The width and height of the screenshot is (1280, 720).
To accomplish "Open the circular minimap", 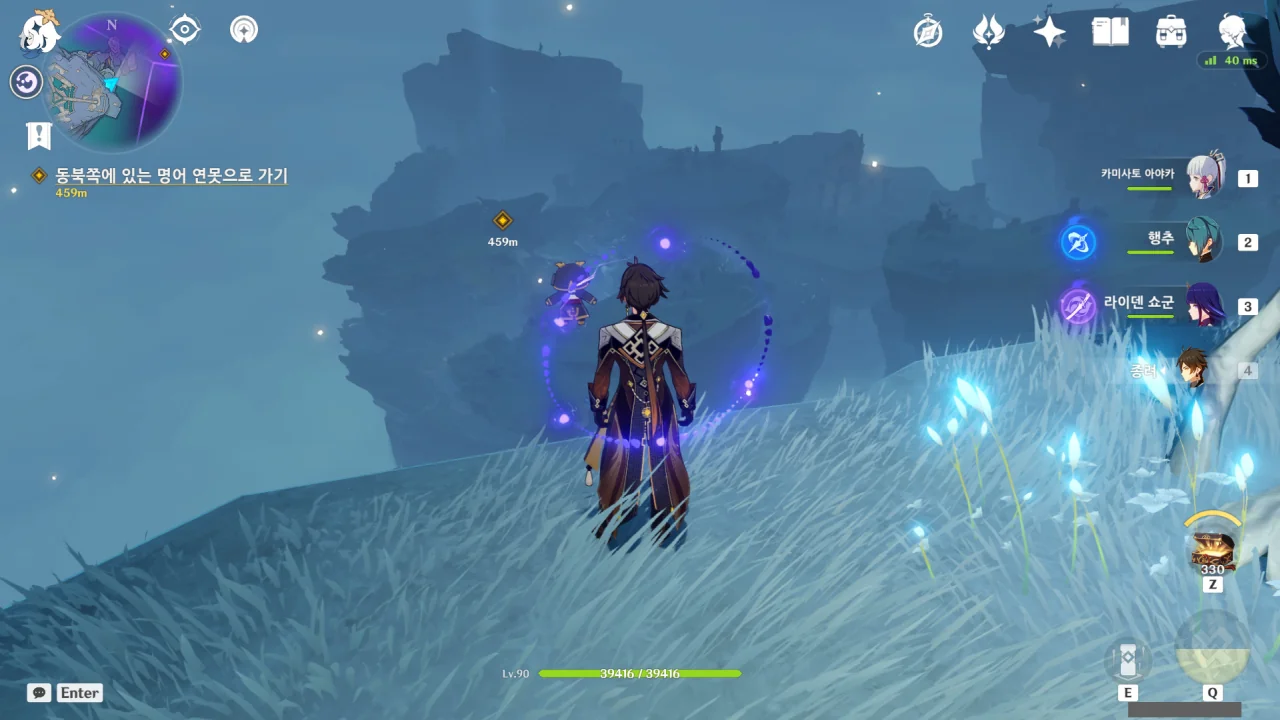I will tap(113, 82).
